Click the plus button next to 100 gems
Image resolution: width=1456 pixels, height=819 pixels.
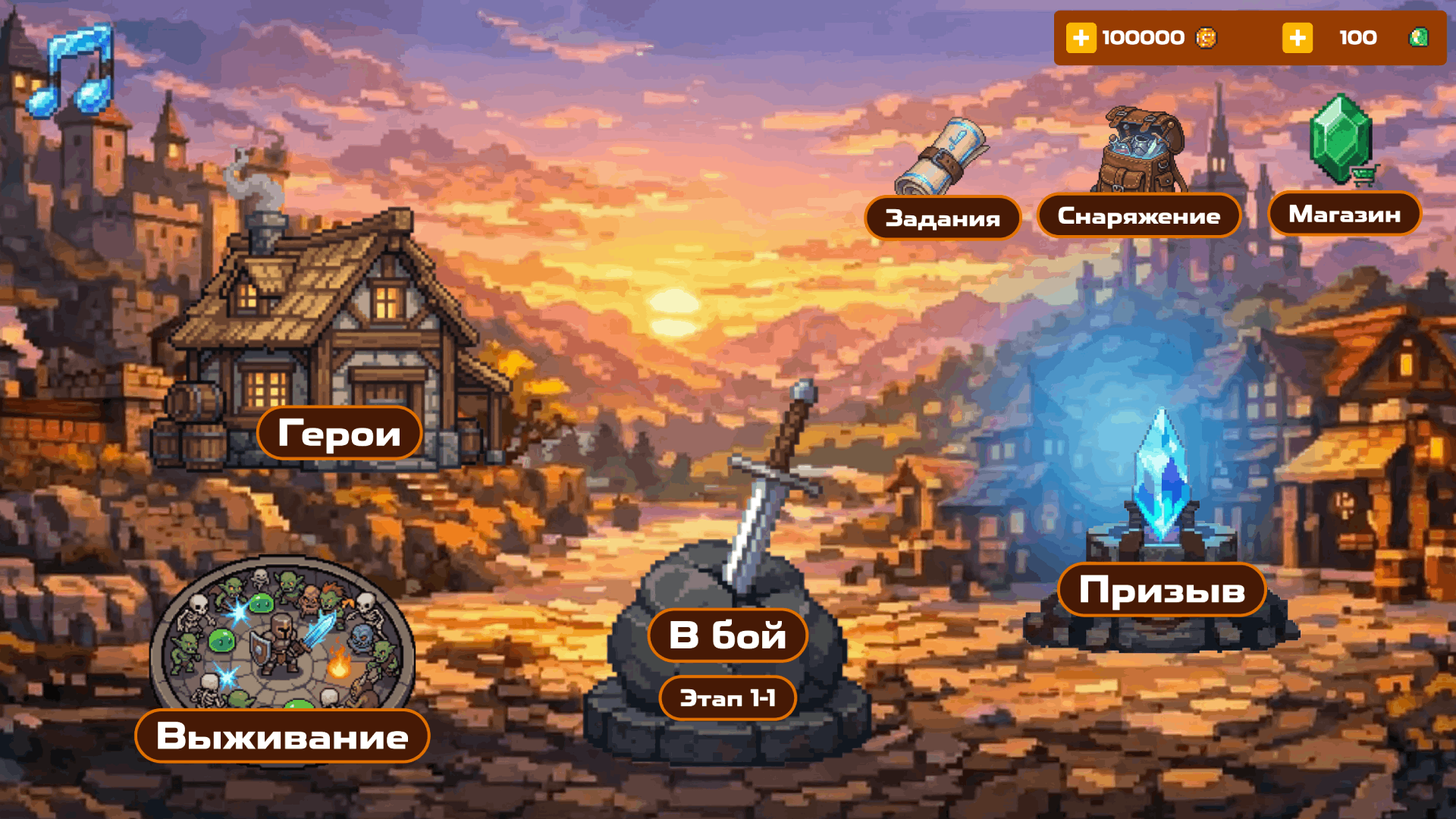click(1297, 37)
